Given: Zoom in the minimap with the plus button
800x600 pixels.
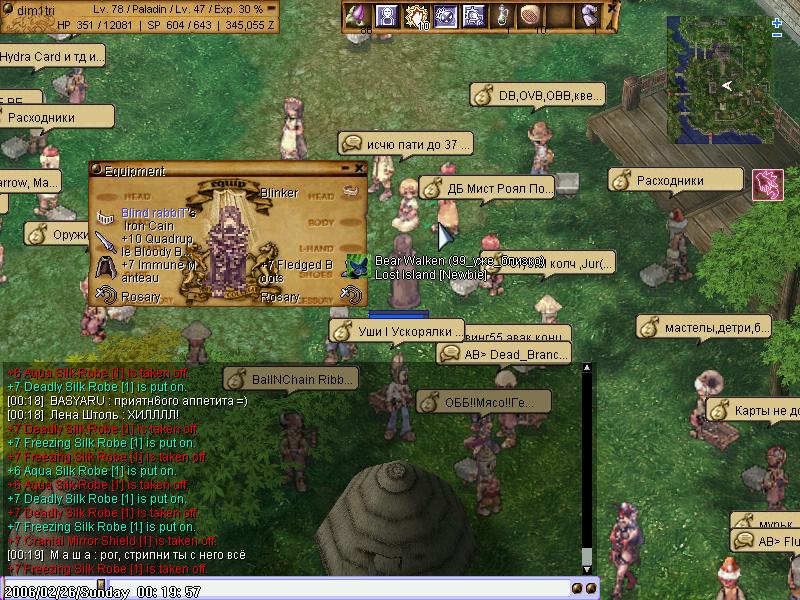Looking at the screenshot, I should pos(777,22).
